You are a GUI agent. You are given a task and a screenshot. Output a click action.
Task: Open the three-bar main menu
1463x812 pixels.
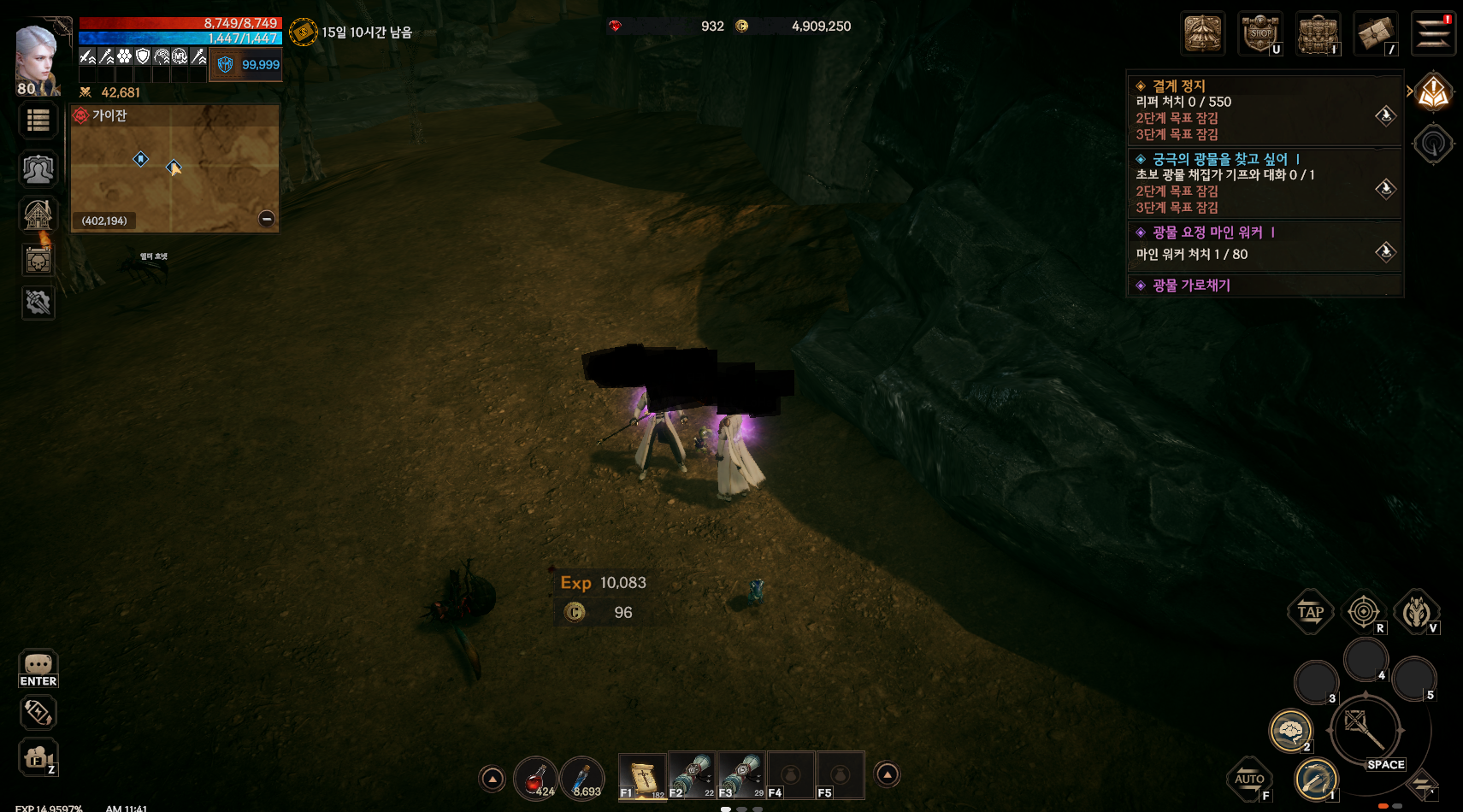[x=1432, y=34]
